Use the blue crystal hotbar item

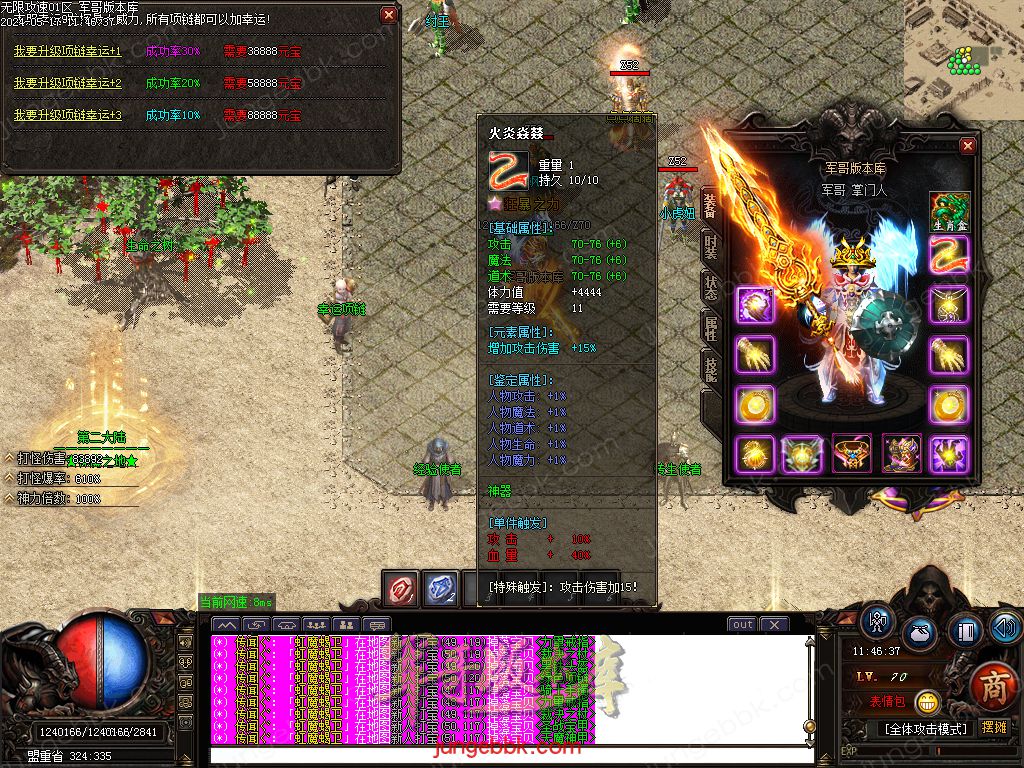[x=441, y=588]
